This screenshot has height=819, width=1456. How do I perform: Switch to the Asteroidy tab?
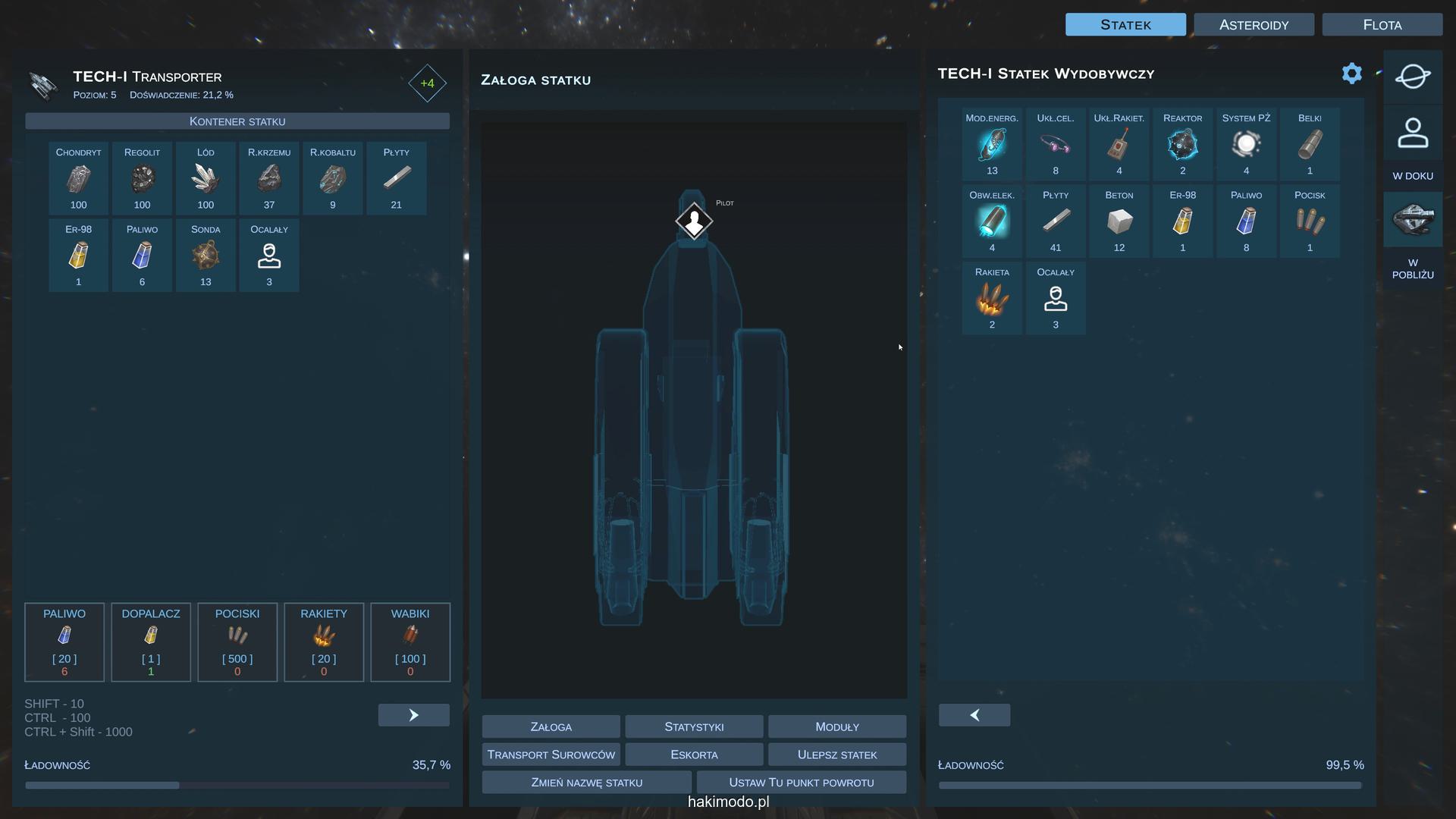coord(1254,25)
